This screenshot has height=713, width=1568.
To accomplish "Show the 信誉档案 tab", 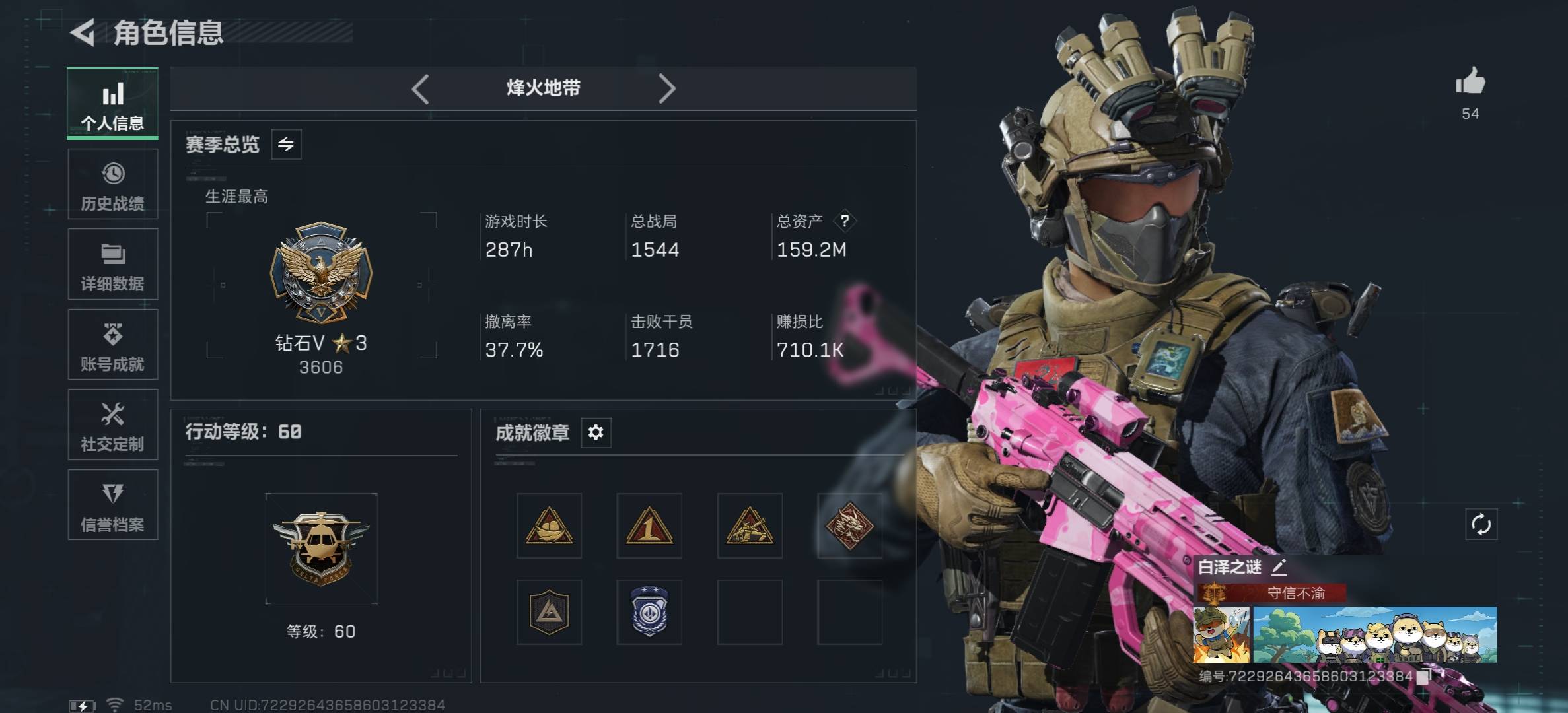I will (112, 505).
